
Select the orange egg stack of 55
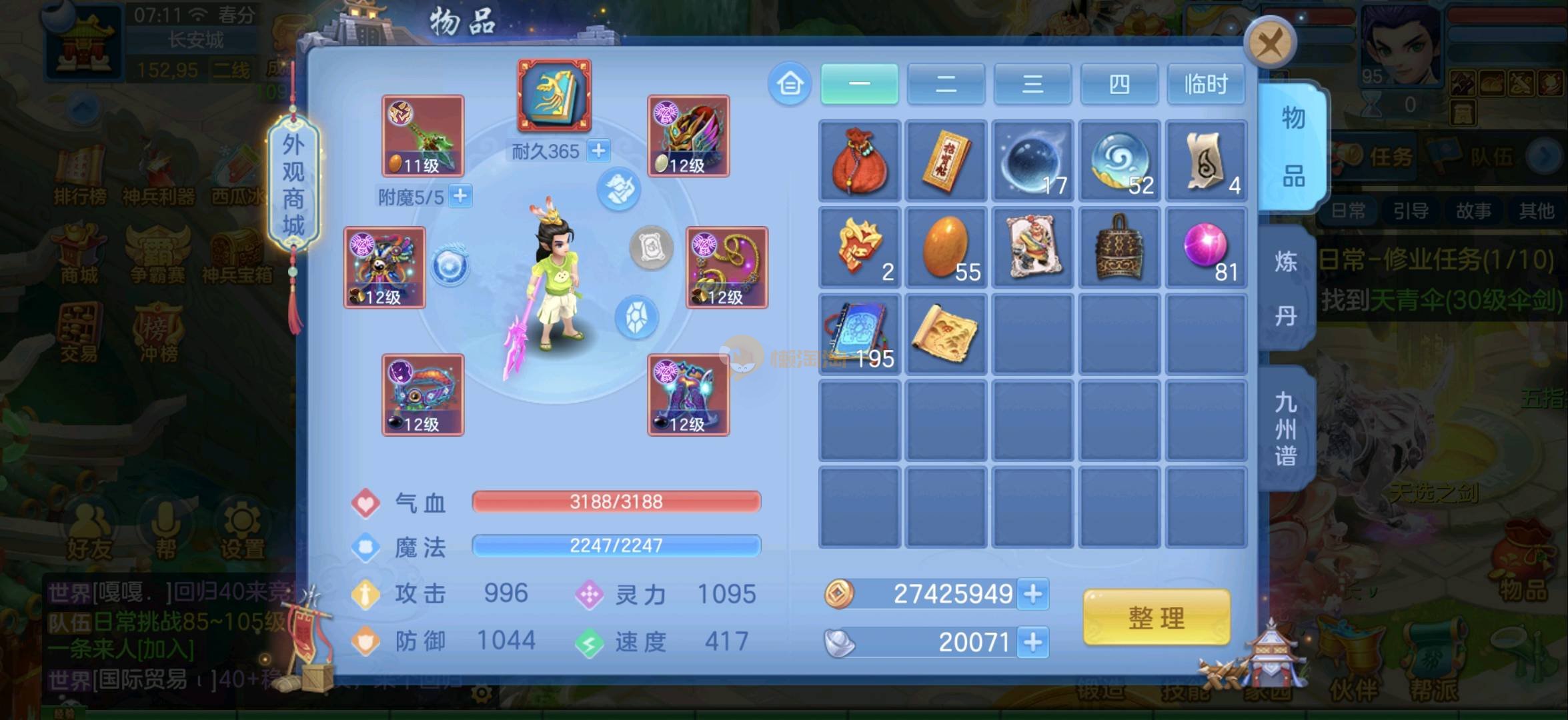[946, 247]
